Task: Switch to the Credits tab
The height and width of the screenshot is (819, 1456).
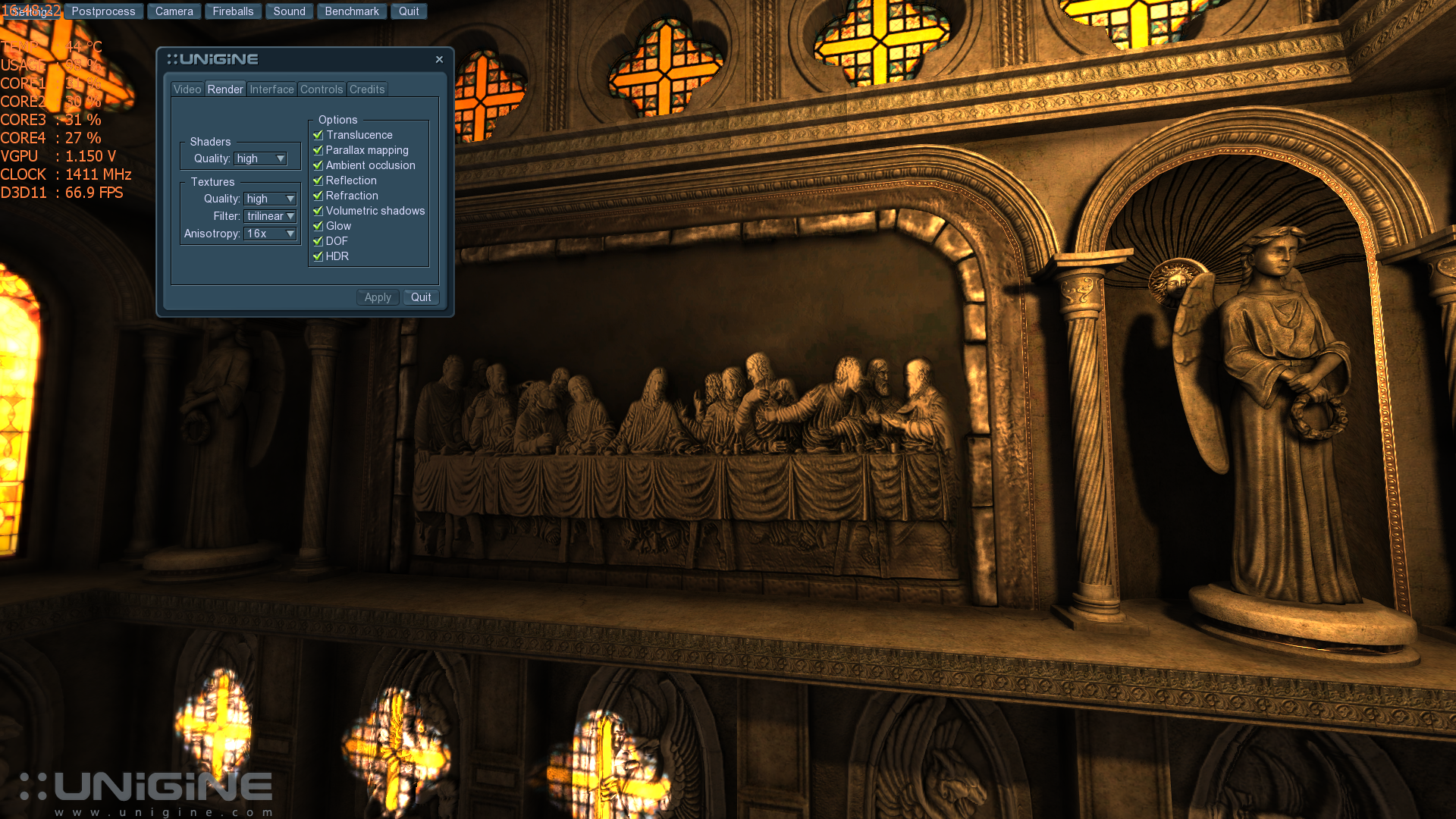Action: (x=367, y=89)
